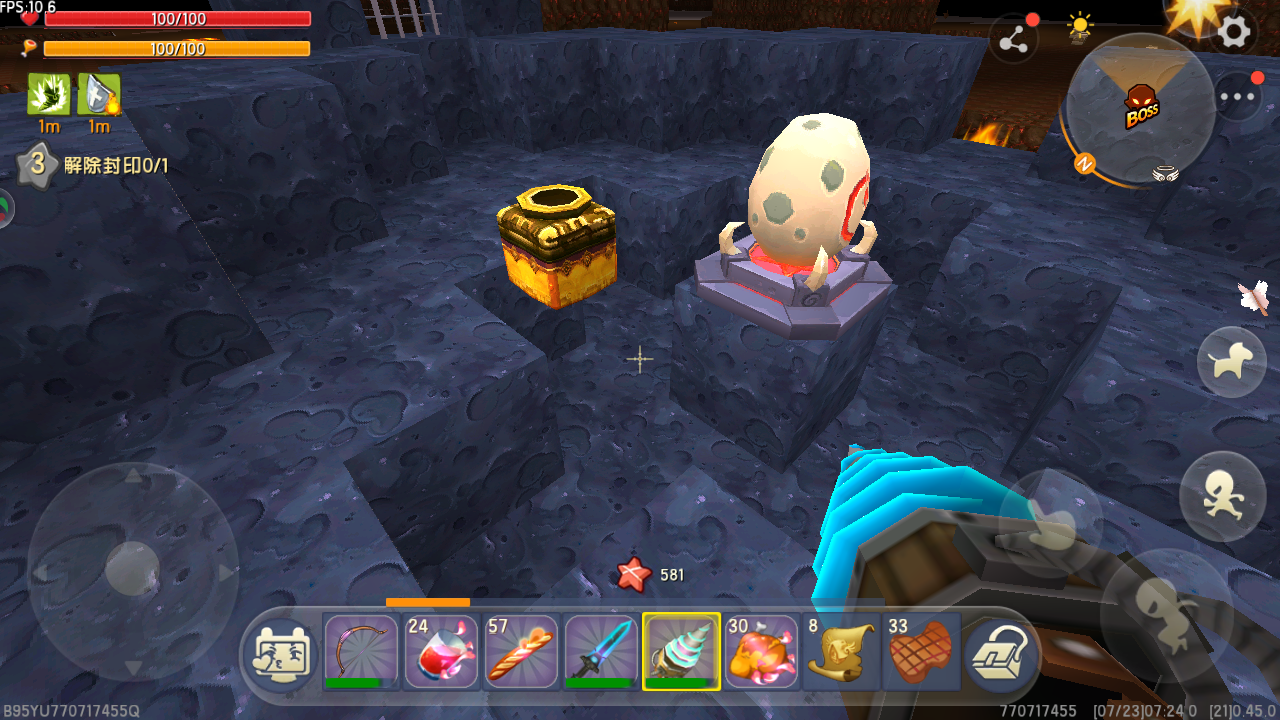Click the seal removal quest tracker

(94, 165)
